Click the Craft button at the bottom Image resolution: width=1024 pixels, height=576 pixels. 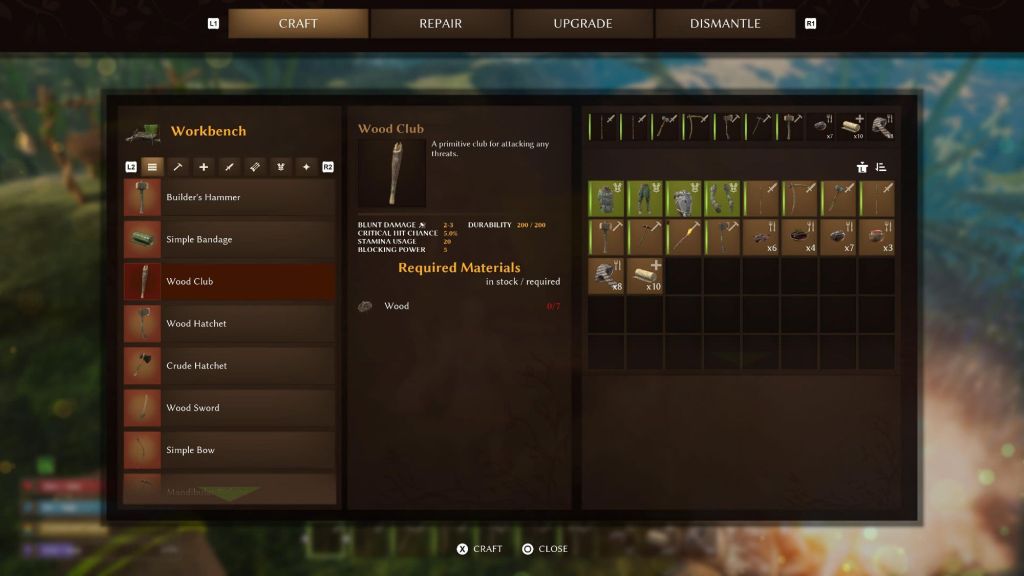(479, 549)
